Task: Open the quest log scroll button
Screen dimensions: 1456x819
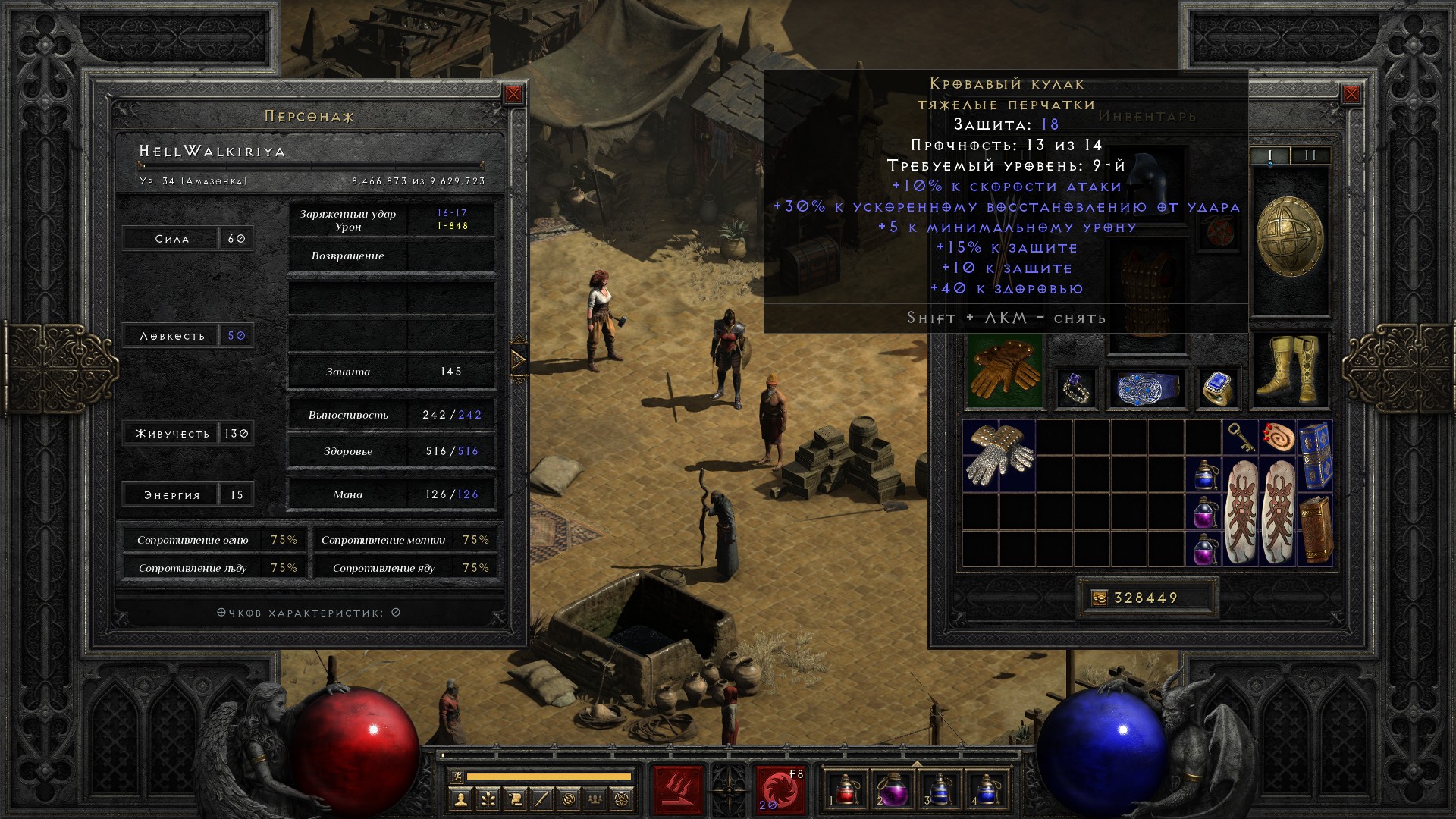Action: 515,799
